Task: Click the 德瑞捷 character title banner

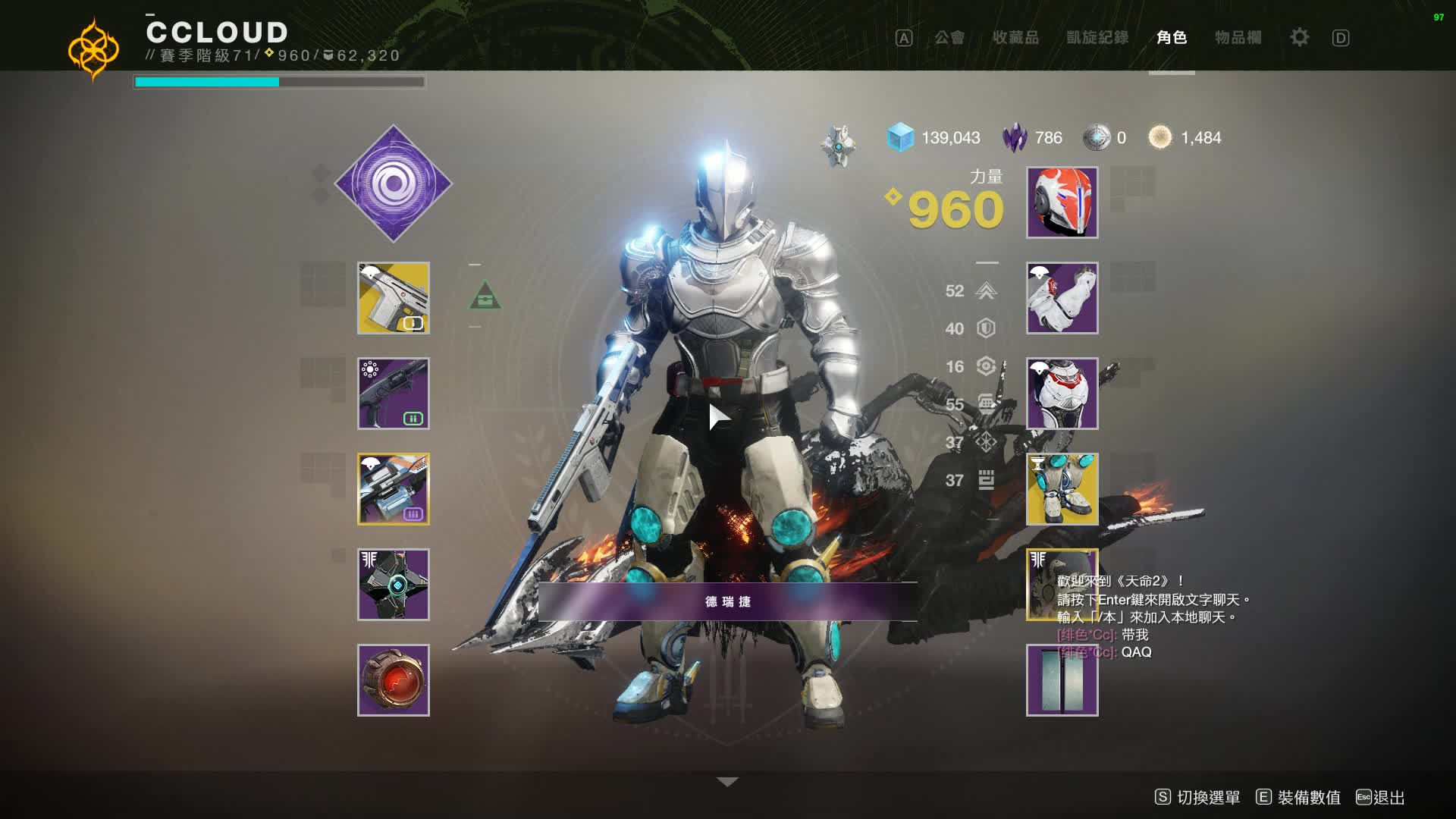Action: (727, 601)
